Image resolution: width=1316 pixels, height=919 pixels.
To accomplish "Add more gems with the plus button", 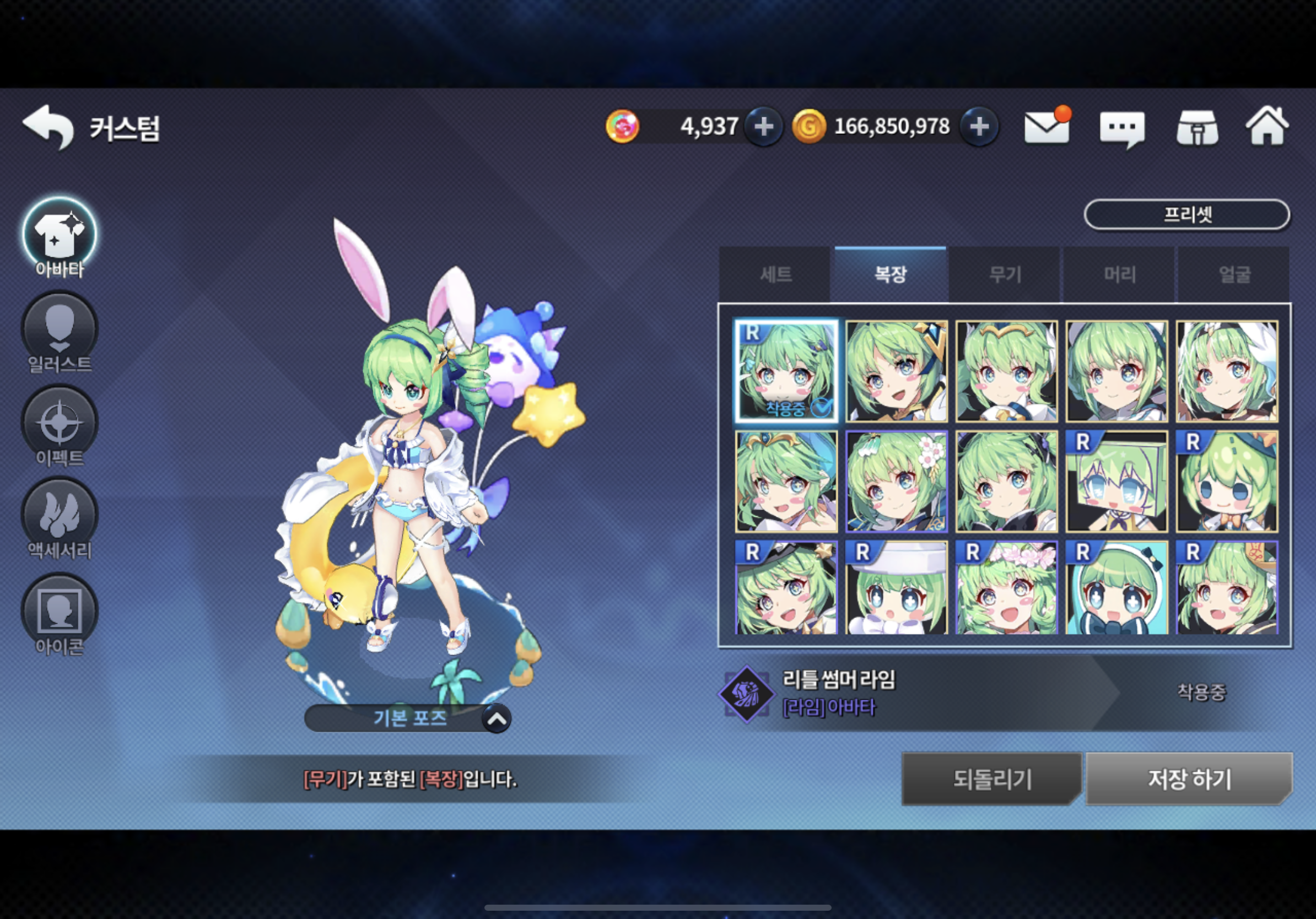I will click(763, 127).
